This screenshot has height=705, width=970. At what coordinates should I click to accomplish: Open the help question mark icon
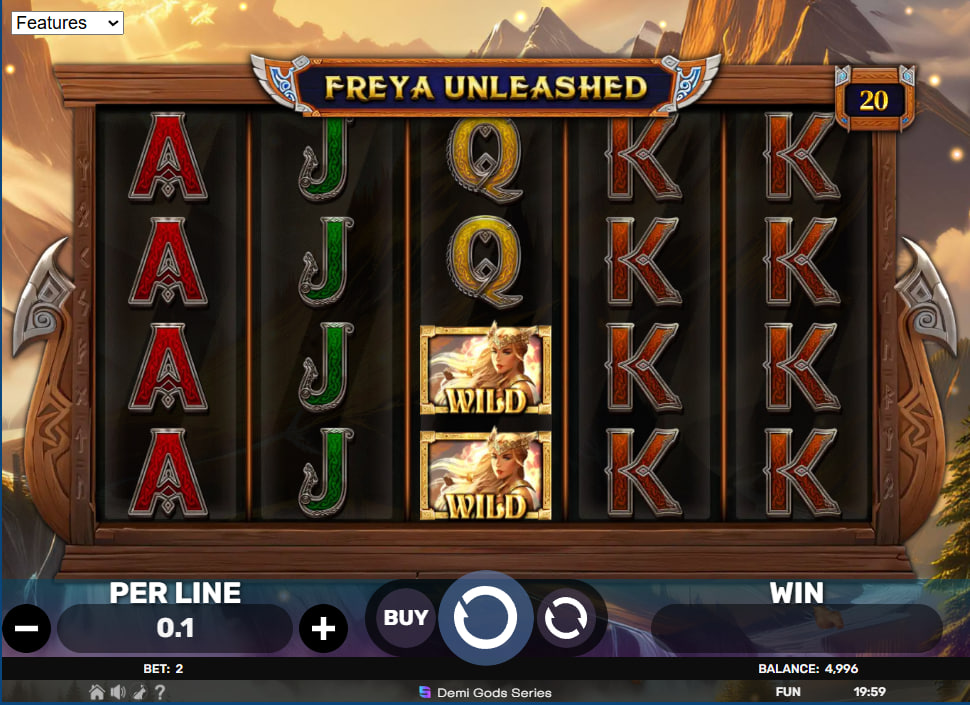pyautogui.click(x=160, y=692)
